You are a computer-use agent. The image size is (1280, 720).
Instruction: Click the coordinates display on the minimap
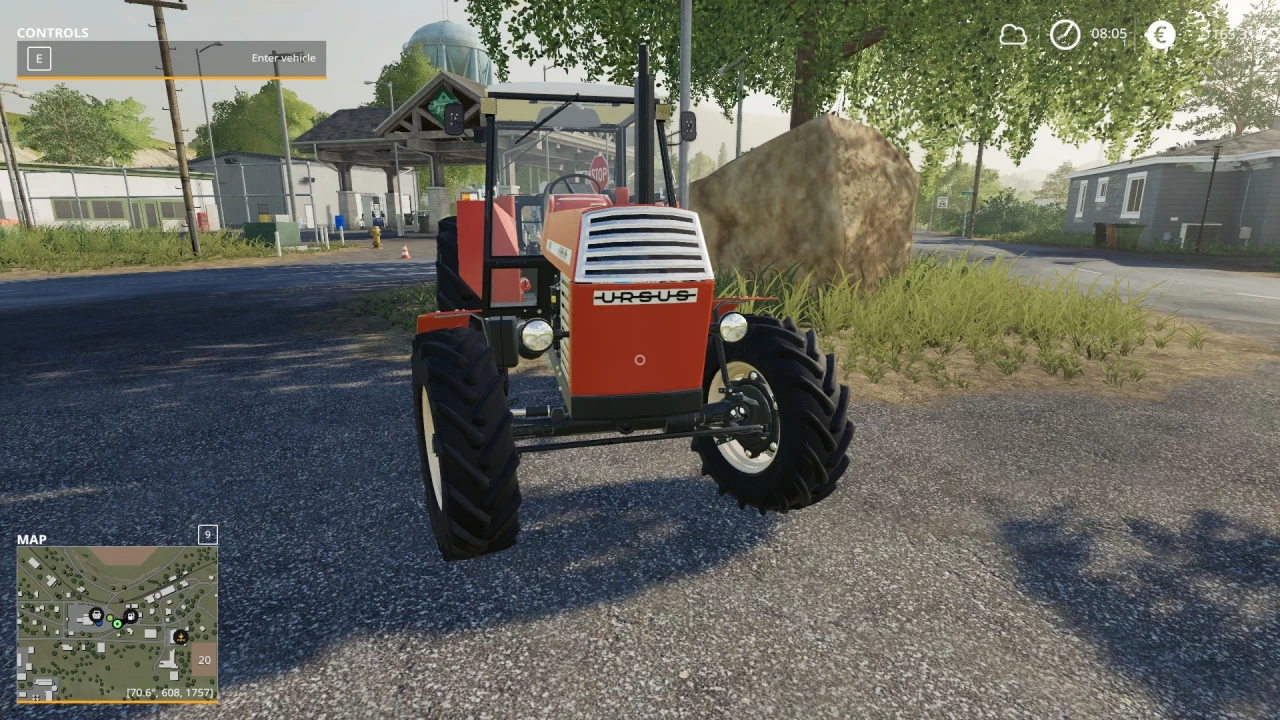[169, 691]
